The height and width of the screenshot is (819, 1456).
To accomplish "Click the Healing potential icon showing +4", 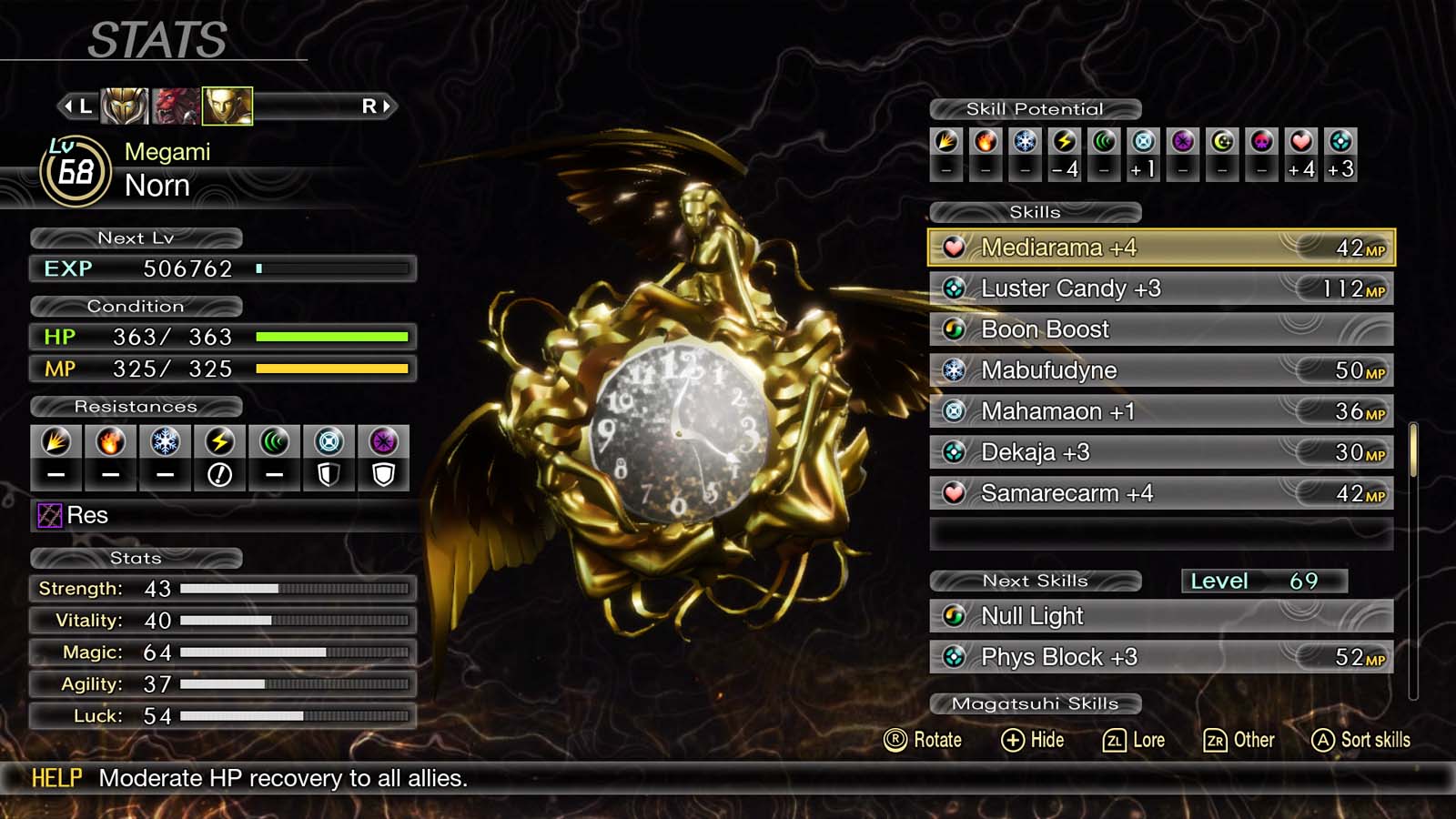I will click(x=1301, y=141).
